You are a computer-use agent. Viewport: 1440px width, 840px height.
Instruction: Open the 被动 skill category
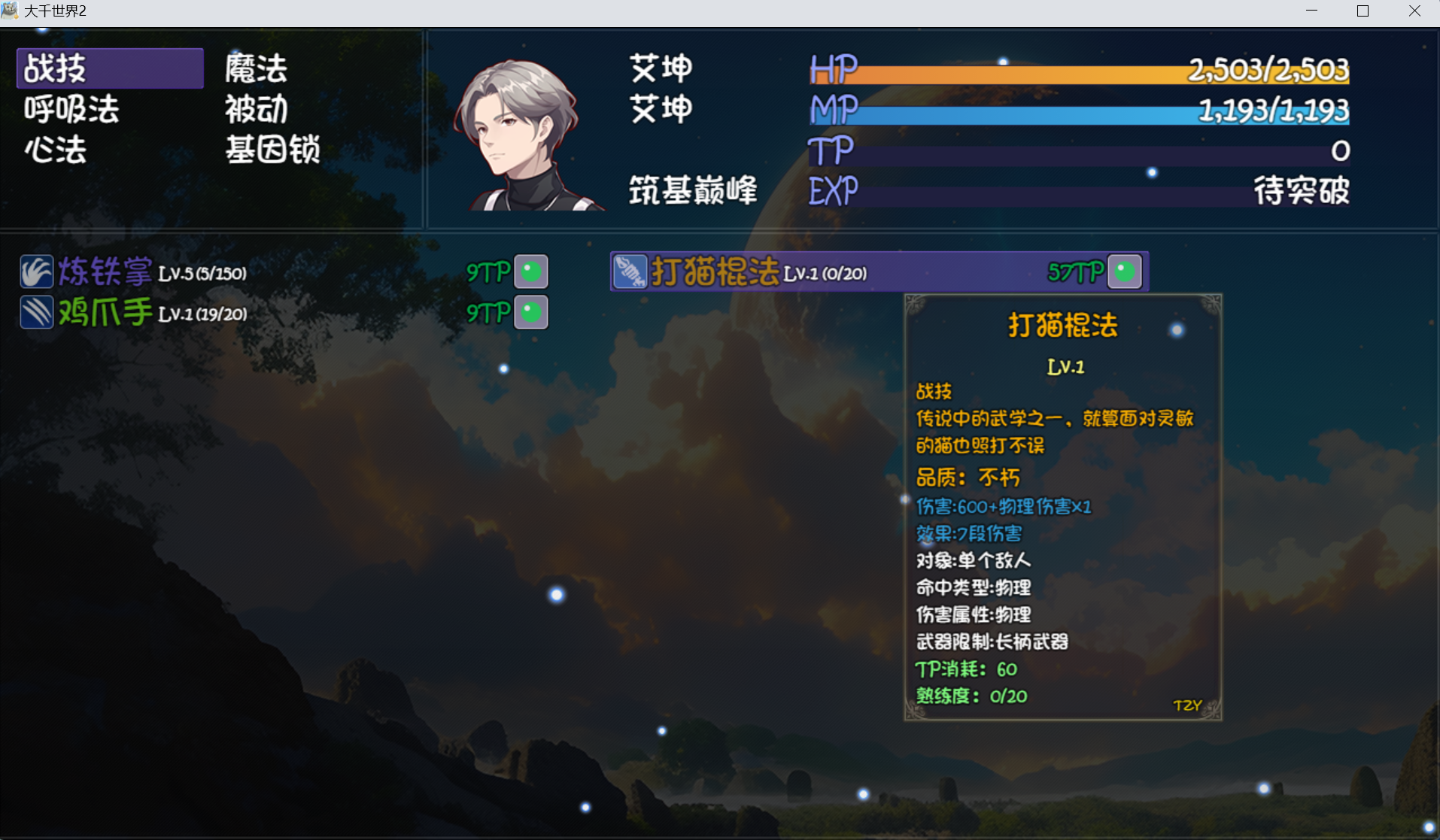click(255, 109)
